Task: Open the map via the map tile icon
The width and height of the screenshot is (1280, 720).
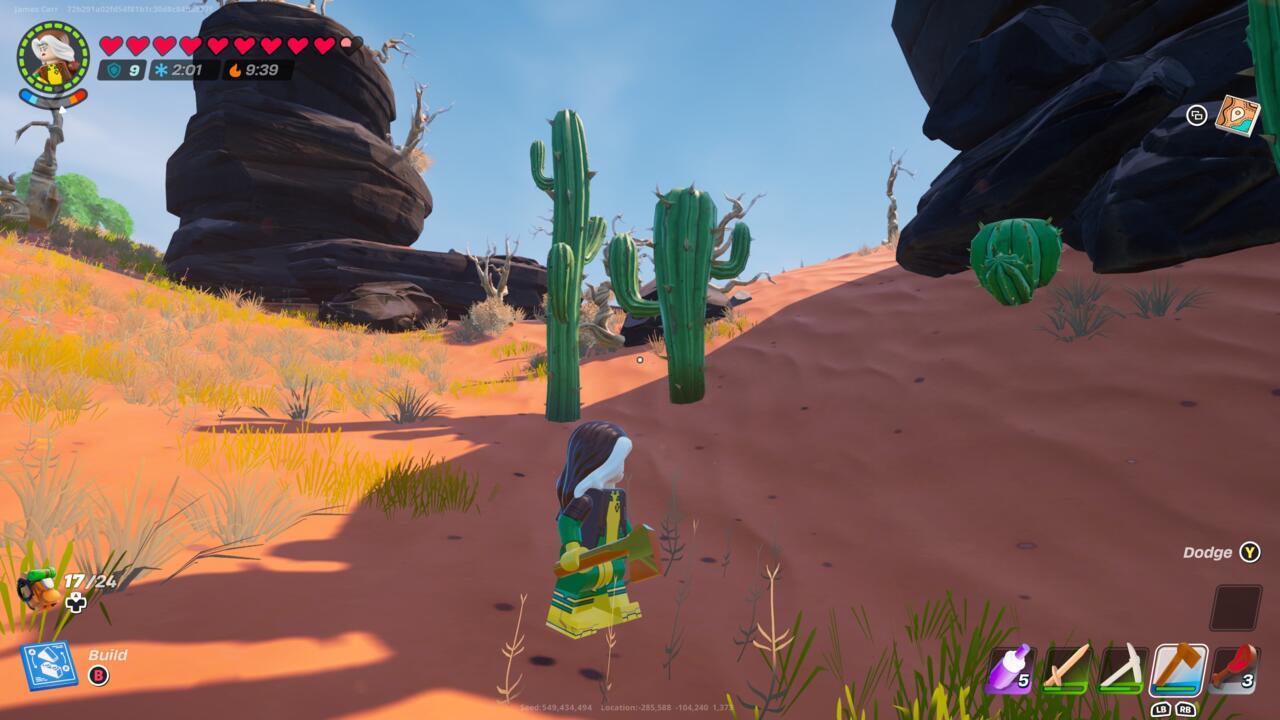Action: (x=1238, y=113)
